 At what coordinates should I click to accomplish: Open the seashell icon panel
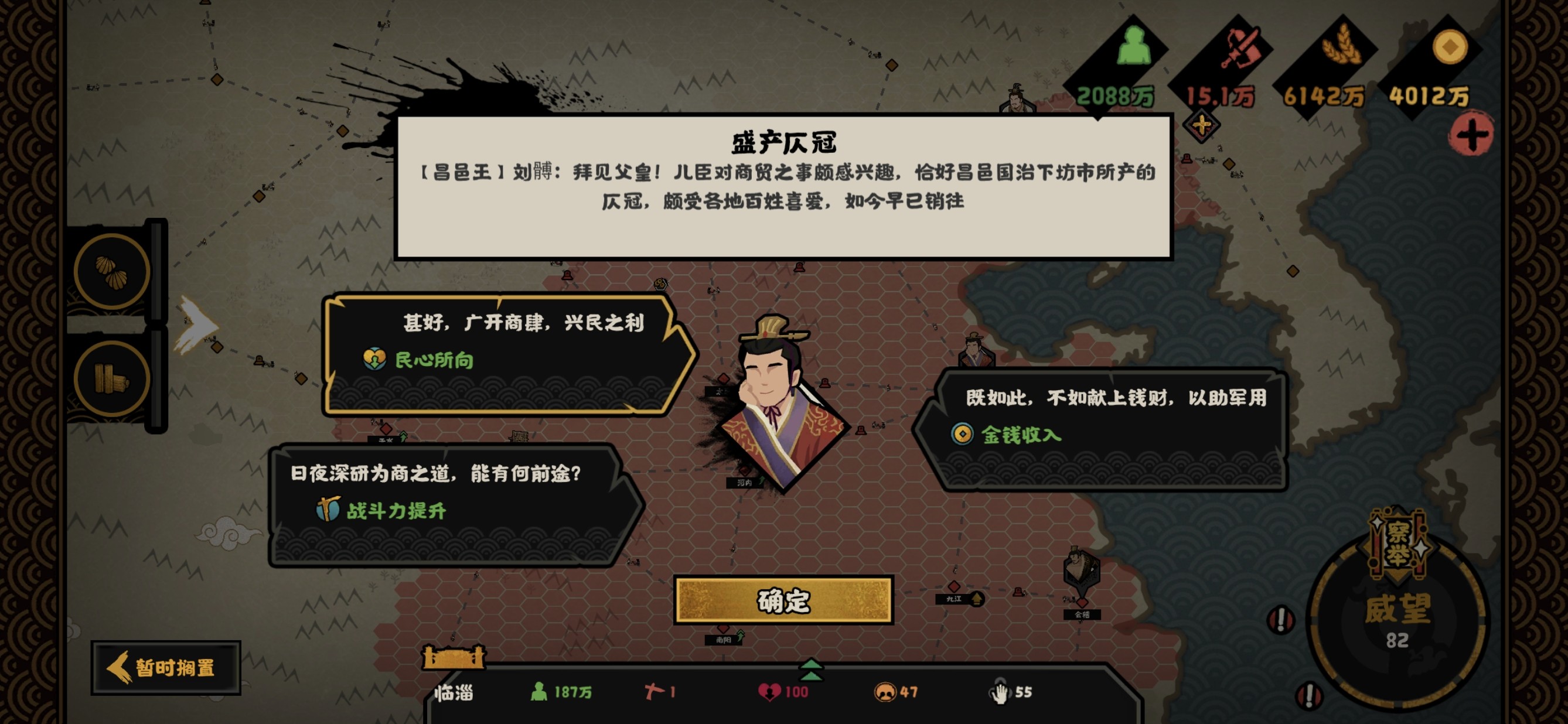111,271
